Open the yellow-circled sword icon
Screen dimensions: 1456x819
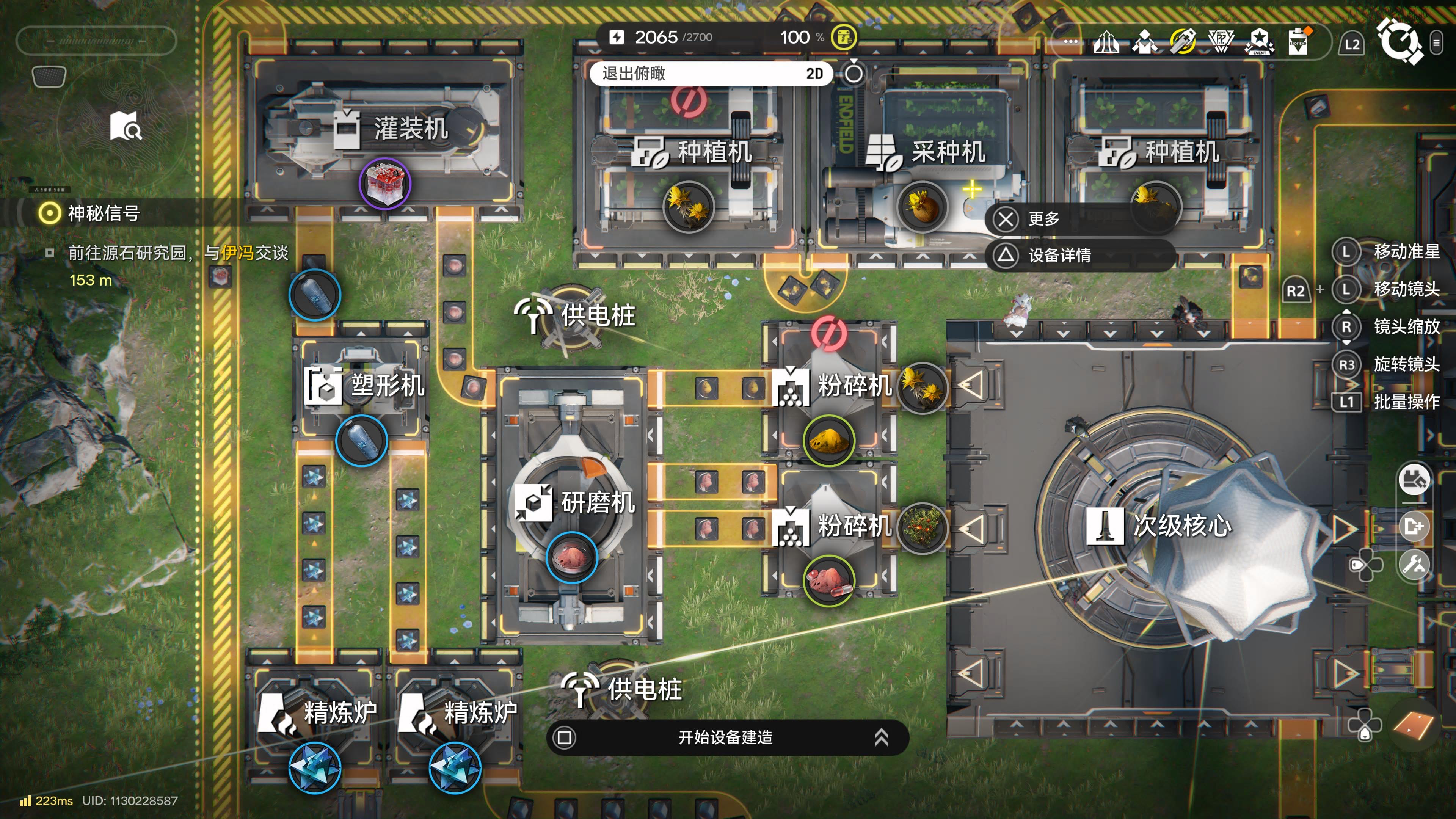click(1183, 41)
